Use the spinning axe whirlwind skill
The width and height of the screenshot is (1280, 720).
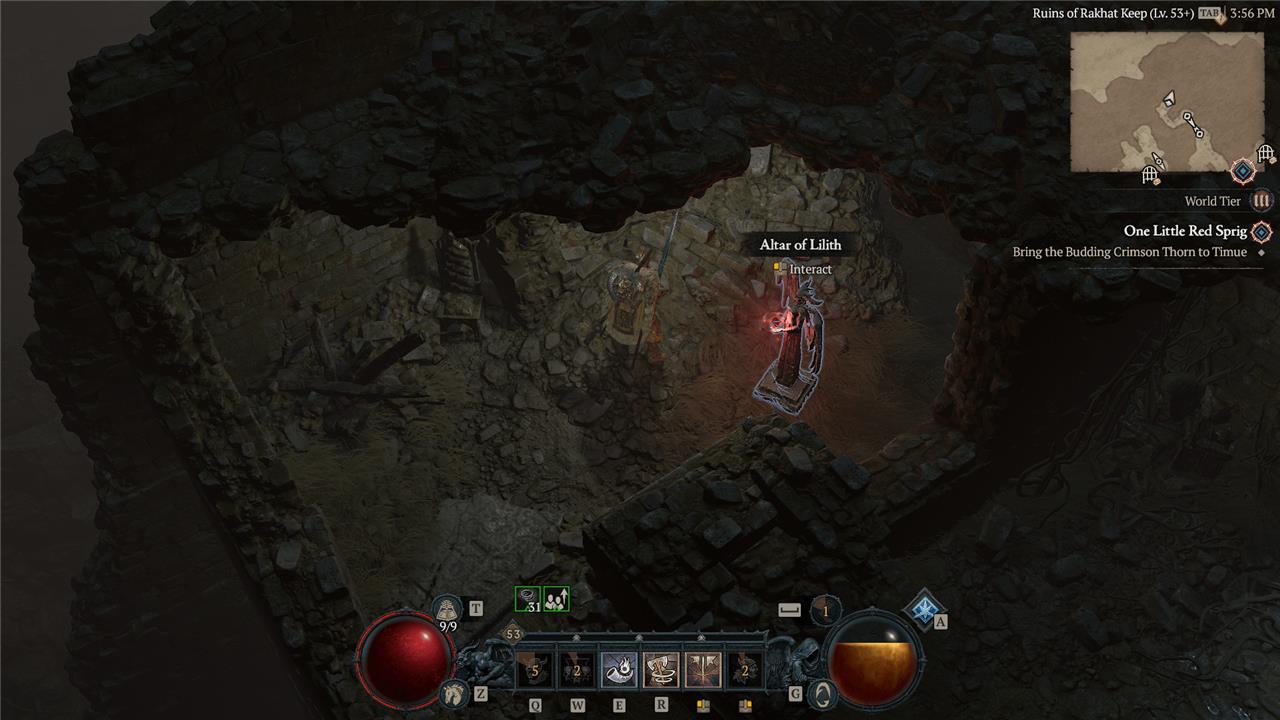click(x=661, y=669)
